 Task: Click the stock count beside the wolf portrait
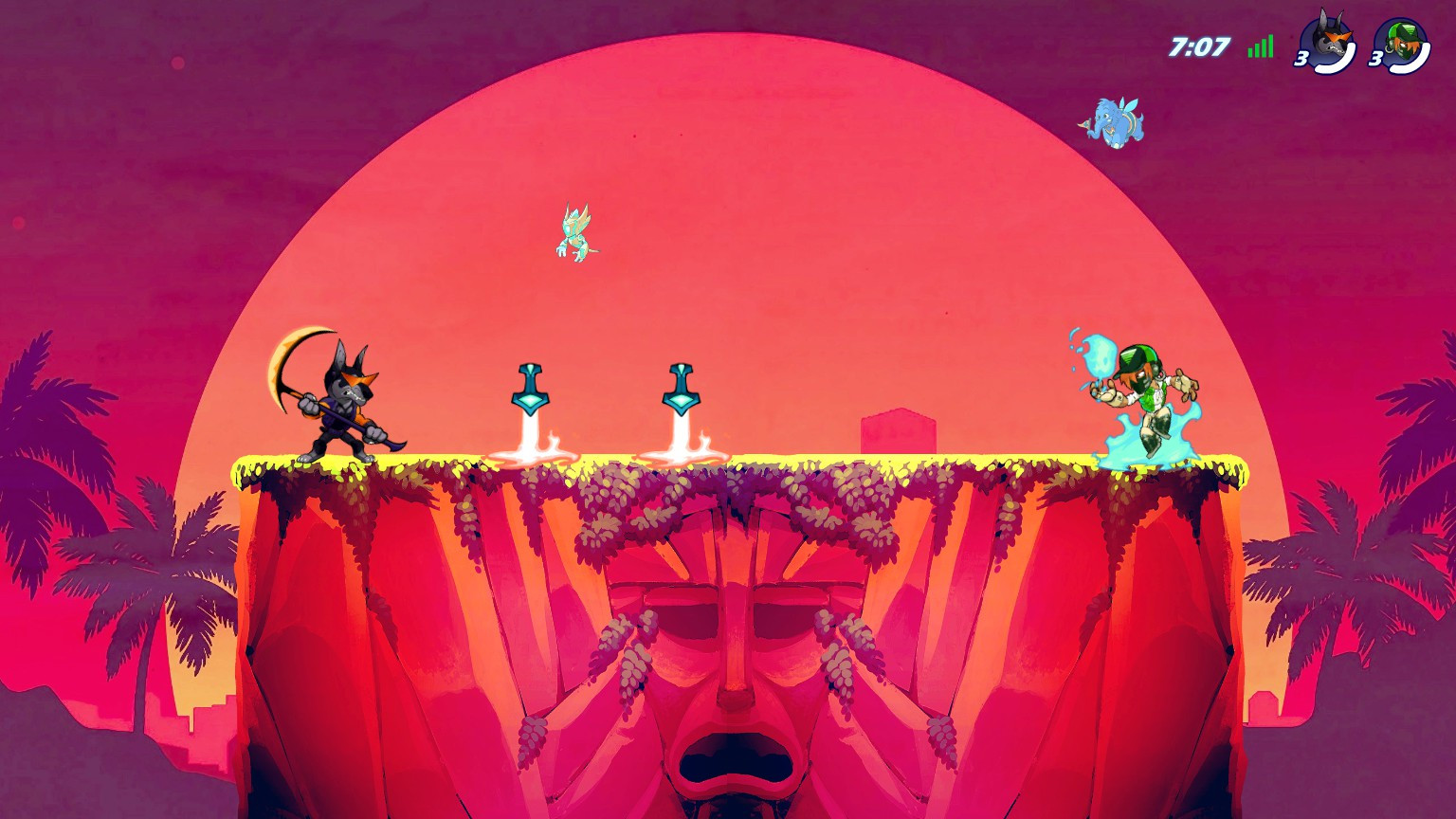point(1300,59)
